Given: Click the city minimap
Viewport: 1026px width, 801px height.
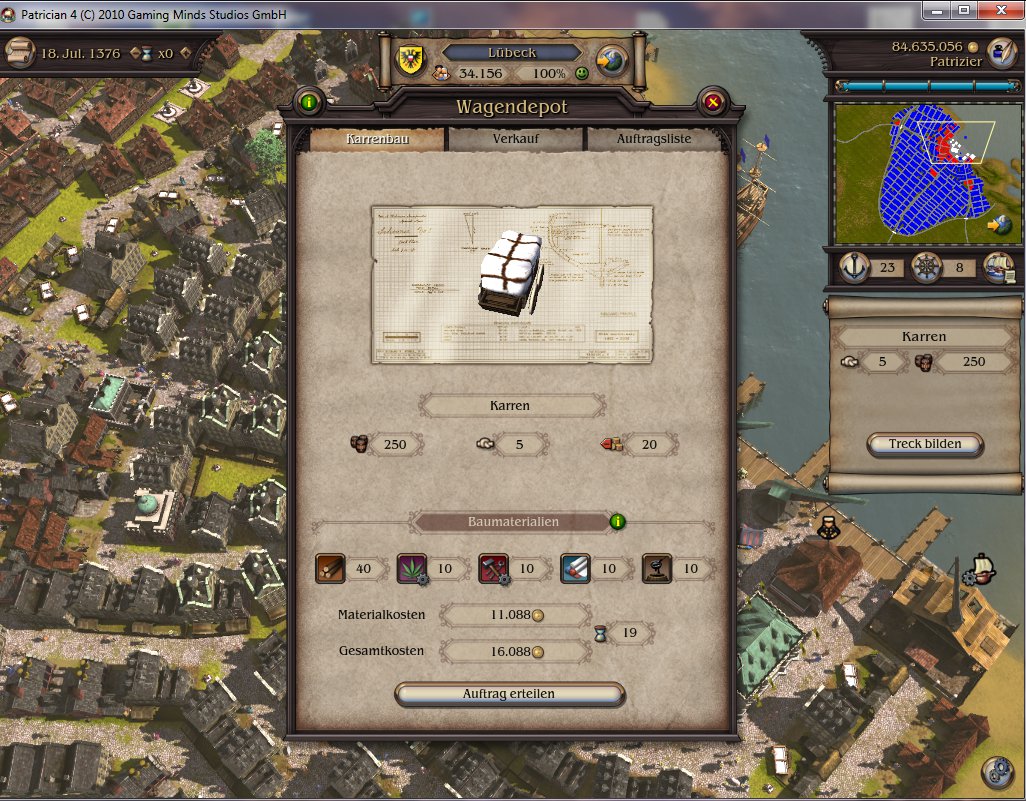Looking at the screenshot, I should [x=910, y=170].
